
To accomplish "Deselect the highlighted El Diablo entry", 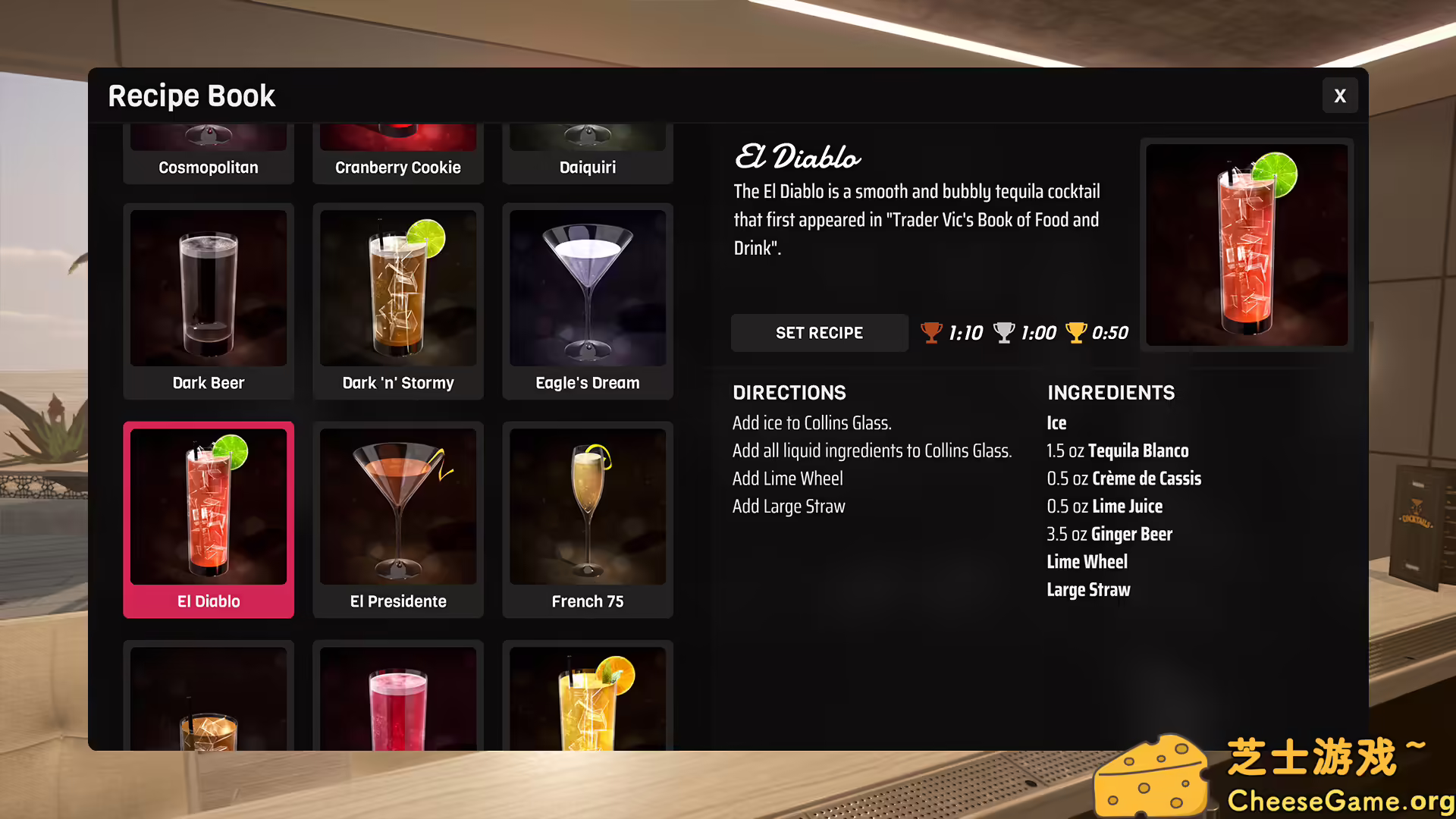I will point(208,519).
